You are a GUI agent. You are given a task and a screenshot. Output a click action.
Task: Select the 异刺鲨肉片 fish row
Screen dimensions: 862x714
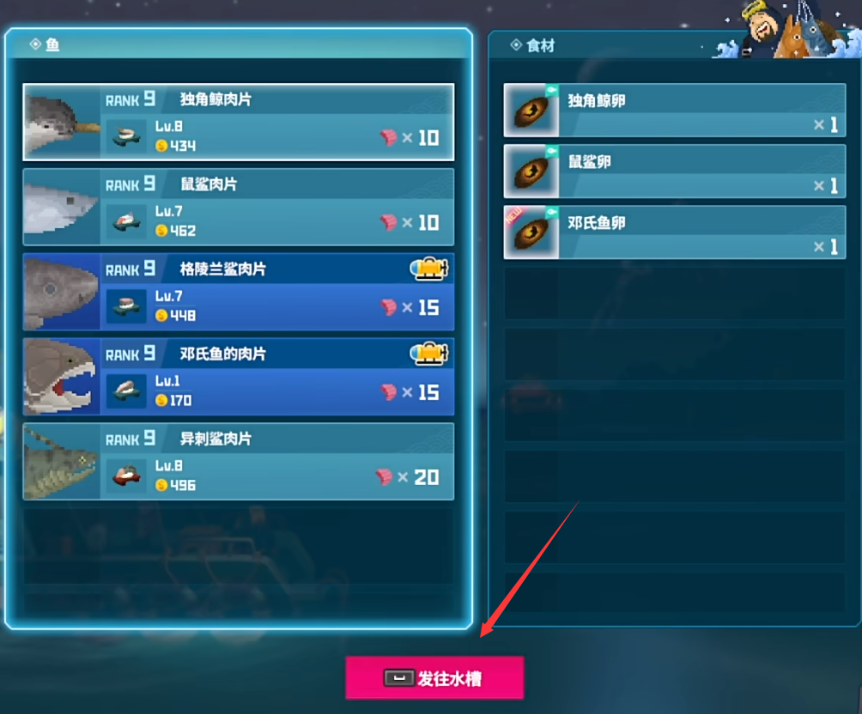point(238,461)
